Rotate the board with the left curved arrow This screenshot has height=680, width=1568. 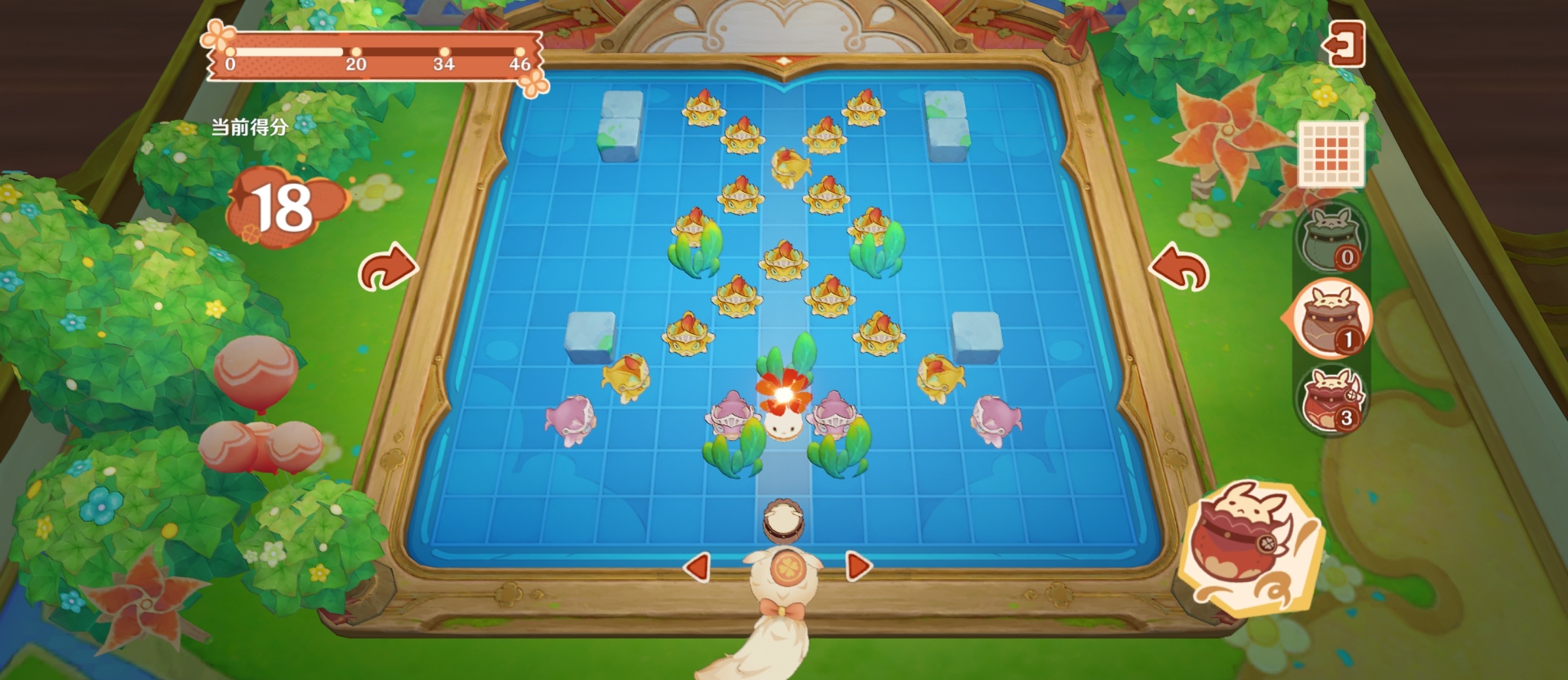(x=387, y=267)
